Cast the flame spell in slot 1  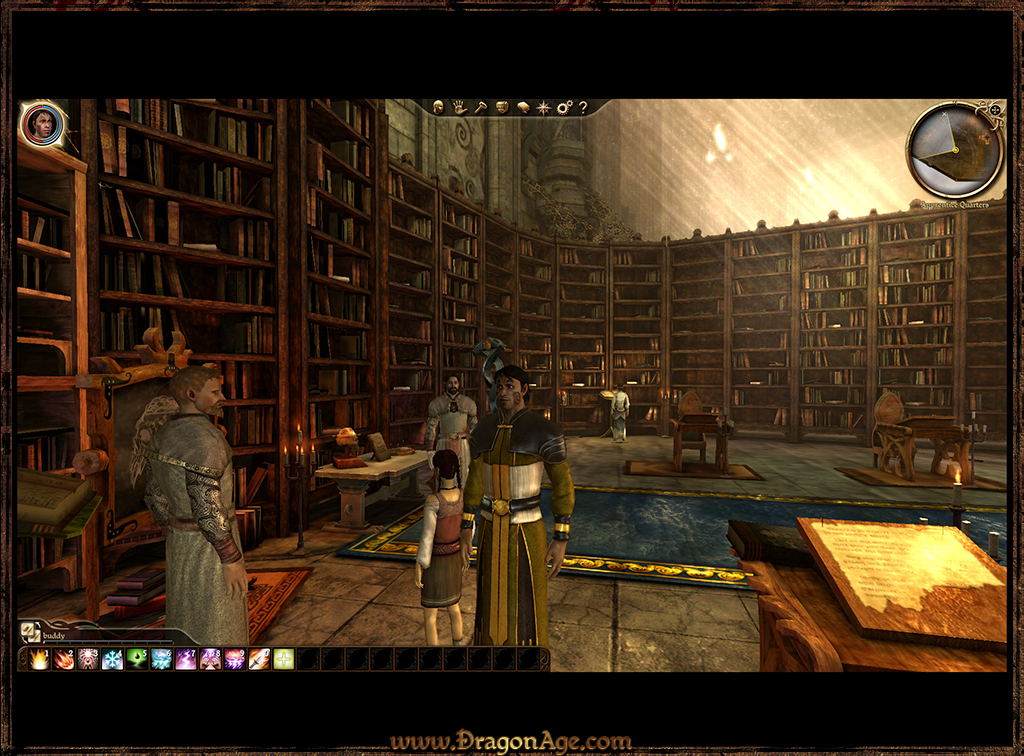40,659
